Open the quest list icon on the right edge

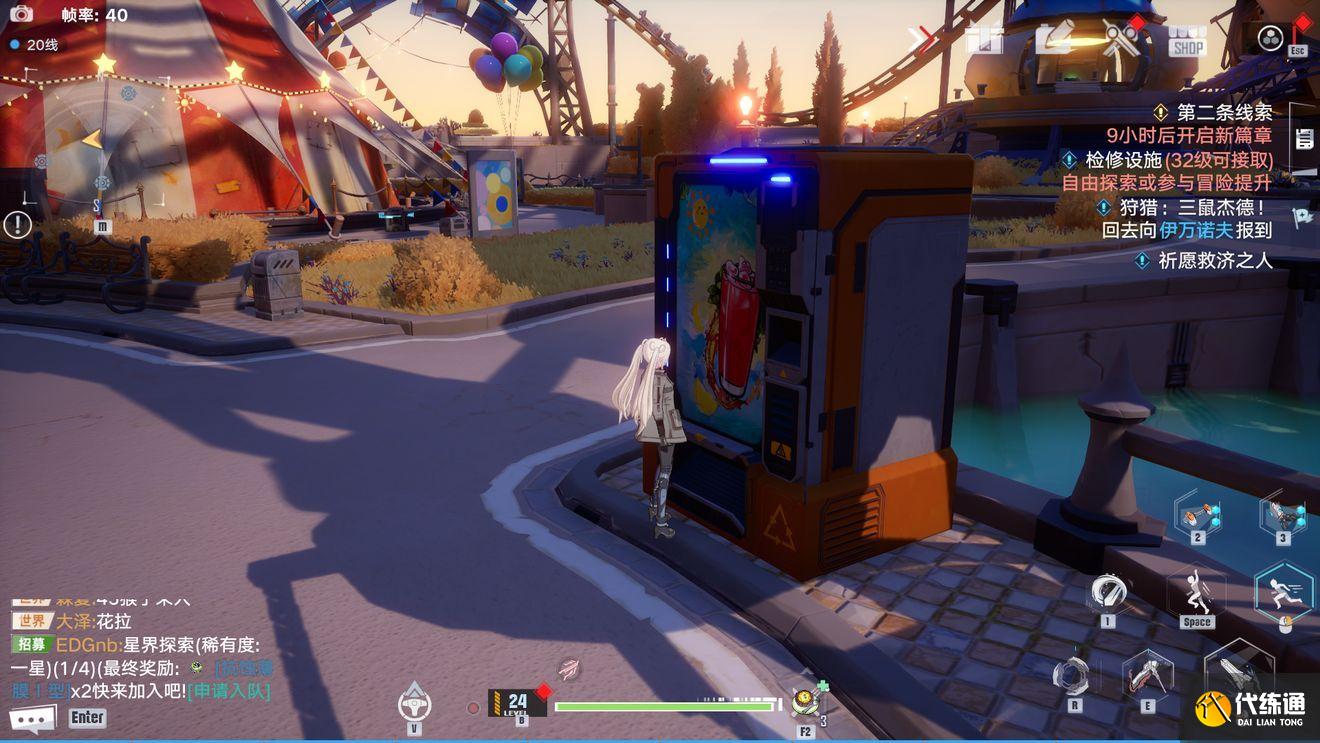pyautogui.click(x=1304, y=139)
